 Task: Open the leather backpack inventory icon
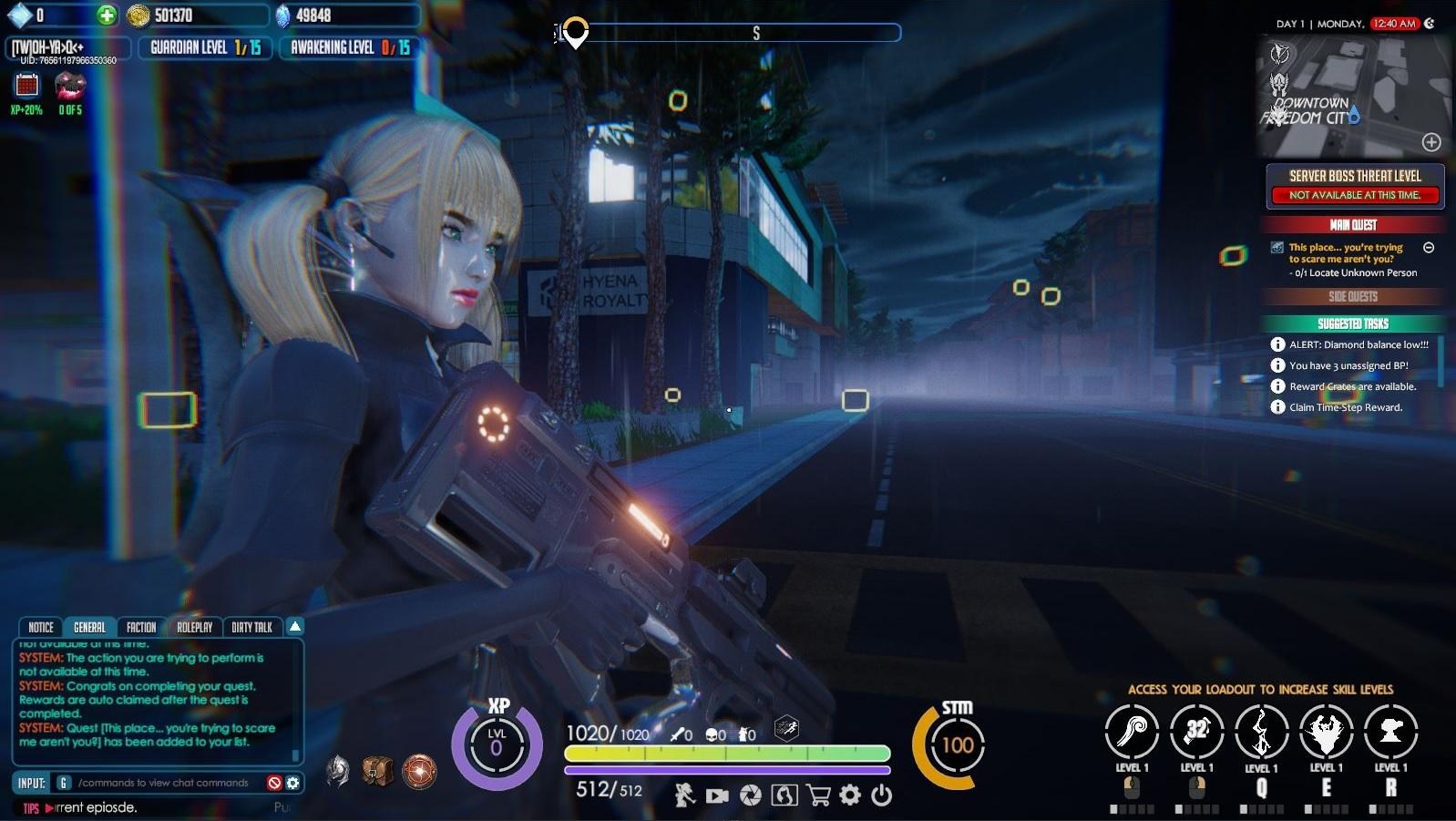377,771
